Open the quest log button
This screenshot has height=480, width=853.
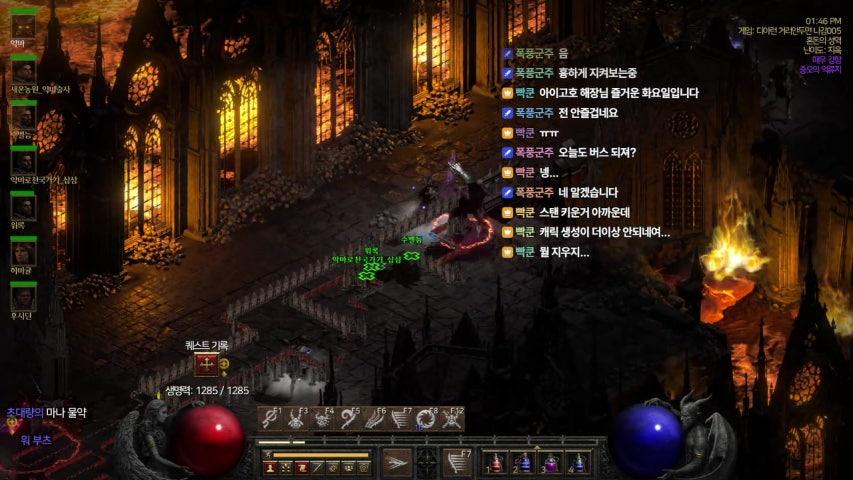tap(207, 365)
